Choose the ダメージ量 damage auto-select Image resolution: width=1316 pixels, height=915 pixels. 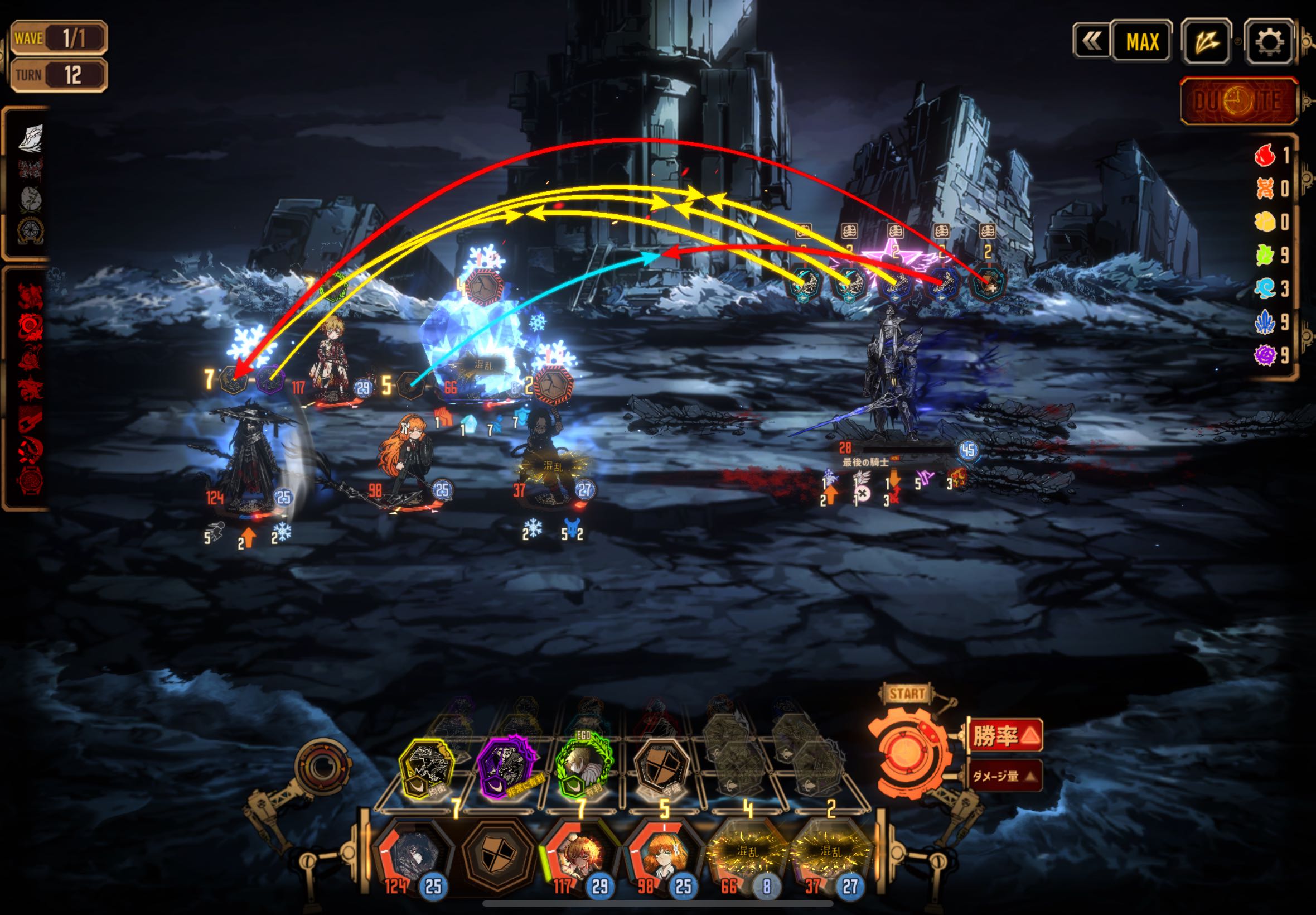coord(1005,776)
